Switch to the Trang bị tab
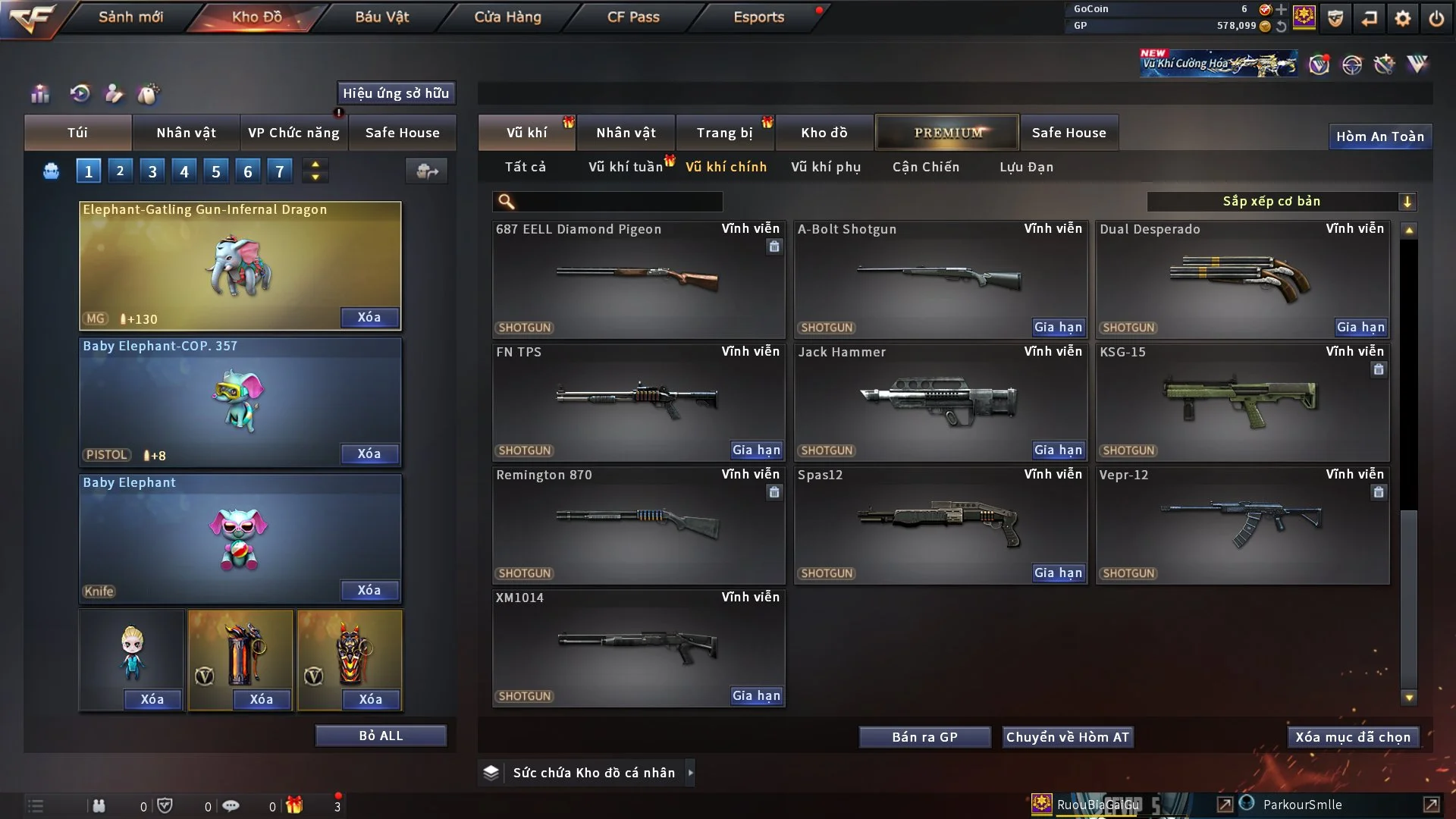This screenshot has height=819, width=1456. click(x=724, y=133)
